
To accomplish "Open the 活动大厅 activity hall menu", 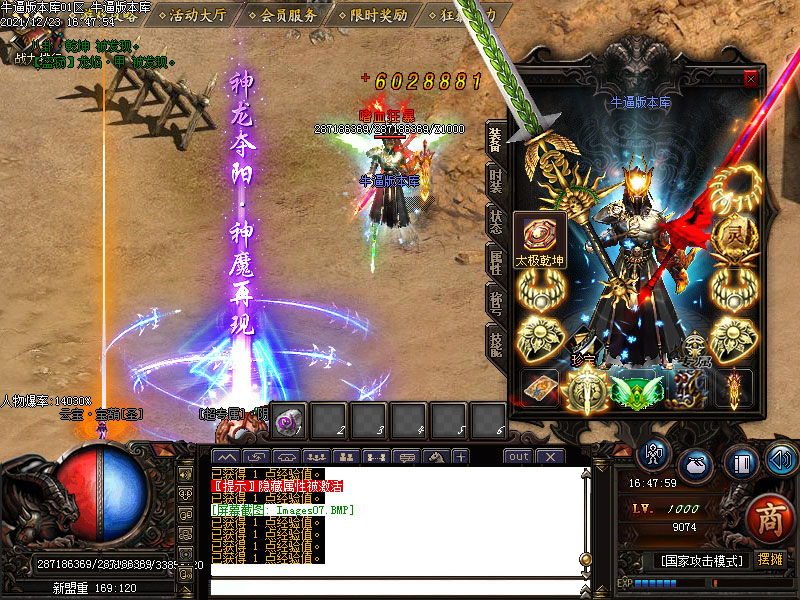I will (x=197, y=15).
